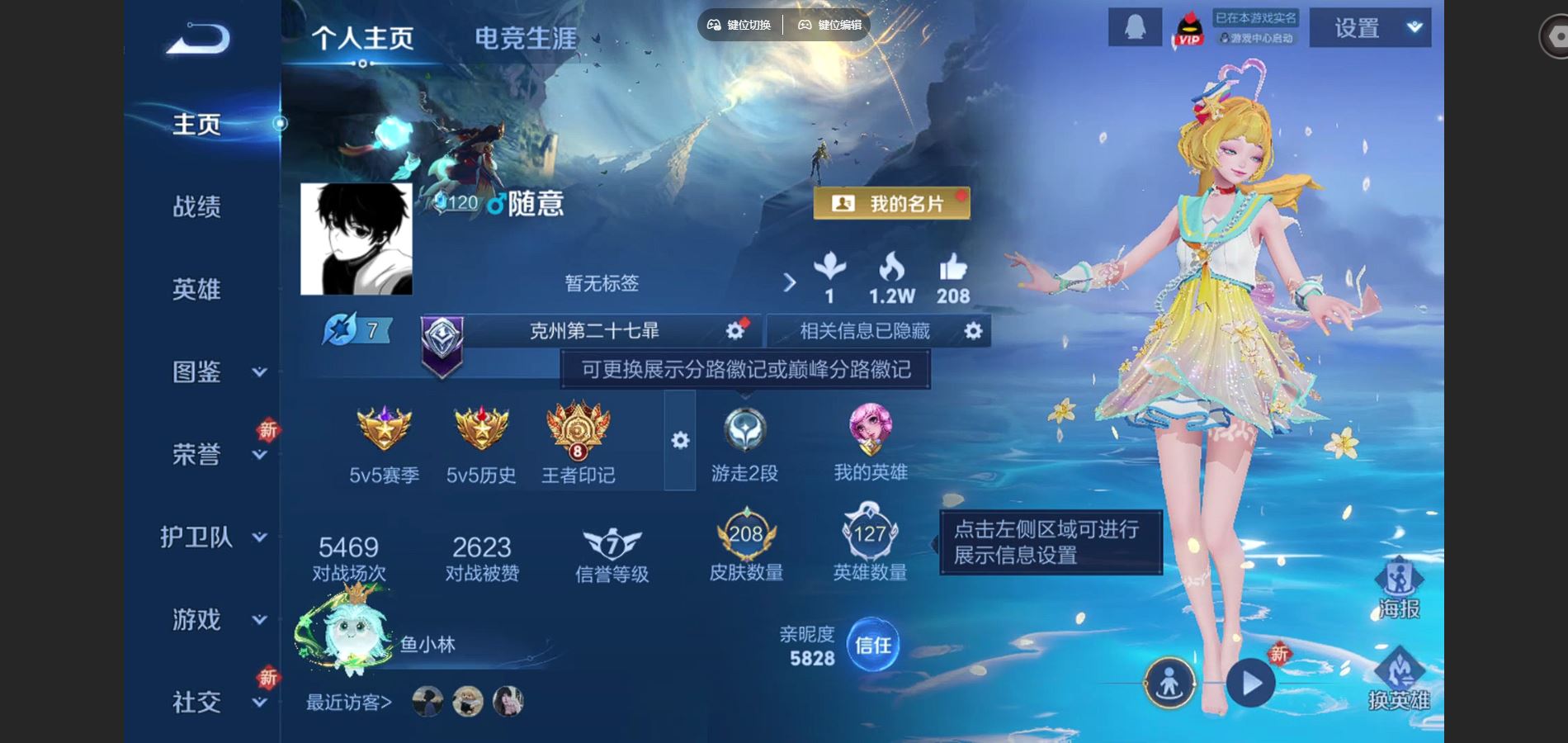Viewport: 1568px width, 743px height.
Task: Open settings gear beside 相关信息已隐藏
Action: pos(973,329)
